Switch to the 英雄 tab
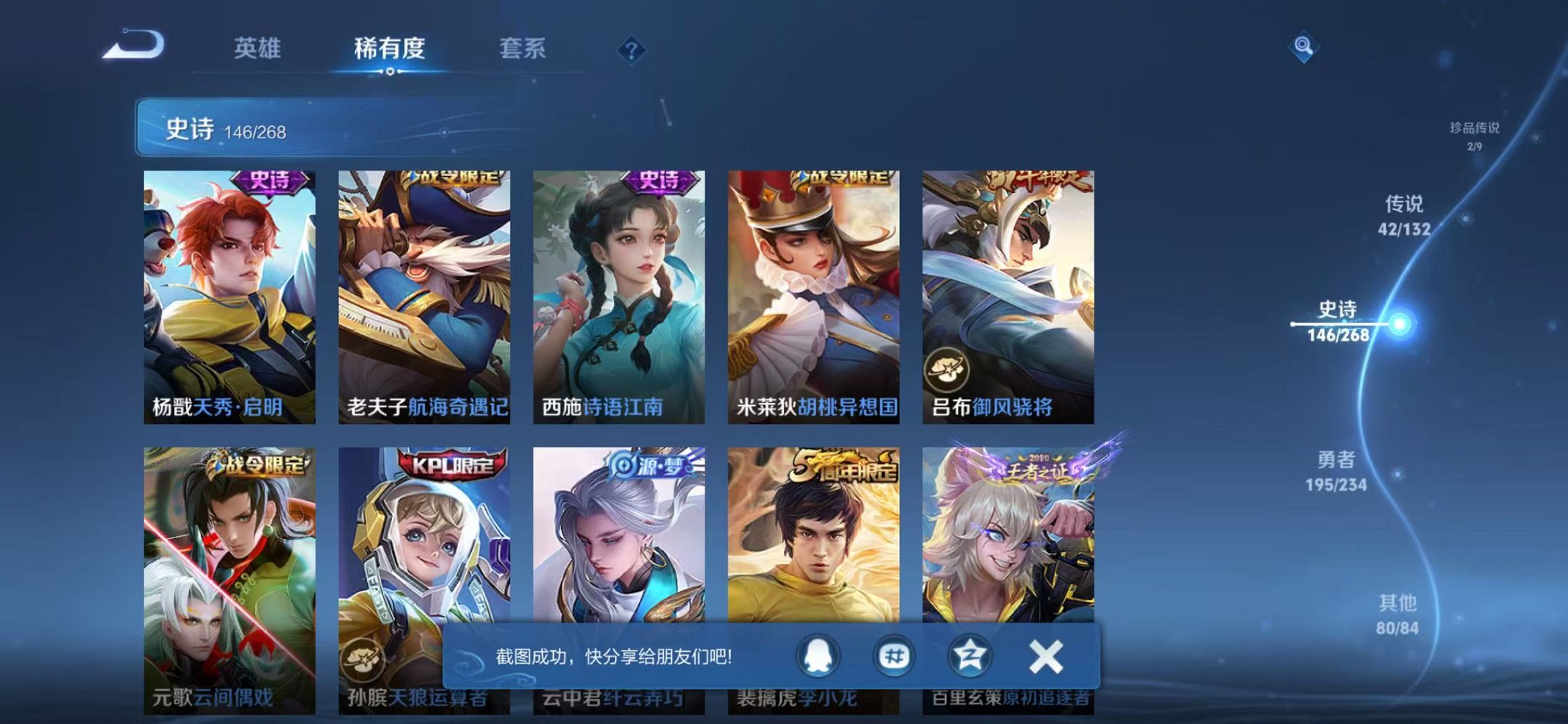1568x724 pixels. (259, 48)
